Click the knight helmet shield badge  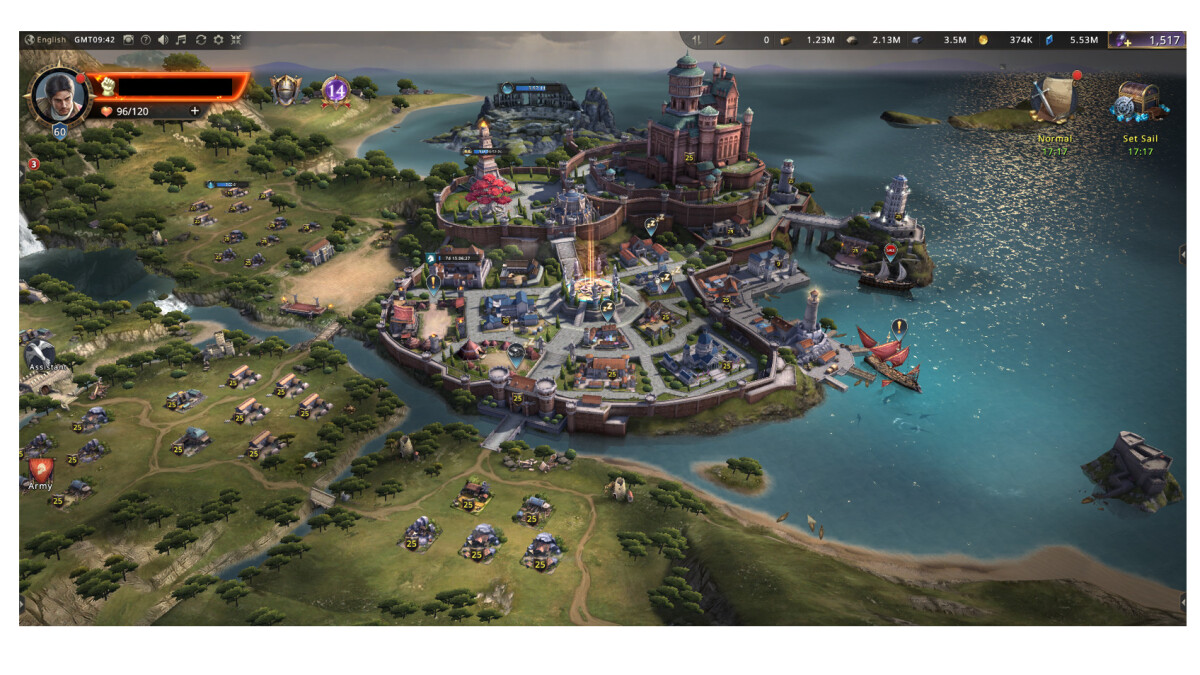pyautogui.click(x=286, y=90)
